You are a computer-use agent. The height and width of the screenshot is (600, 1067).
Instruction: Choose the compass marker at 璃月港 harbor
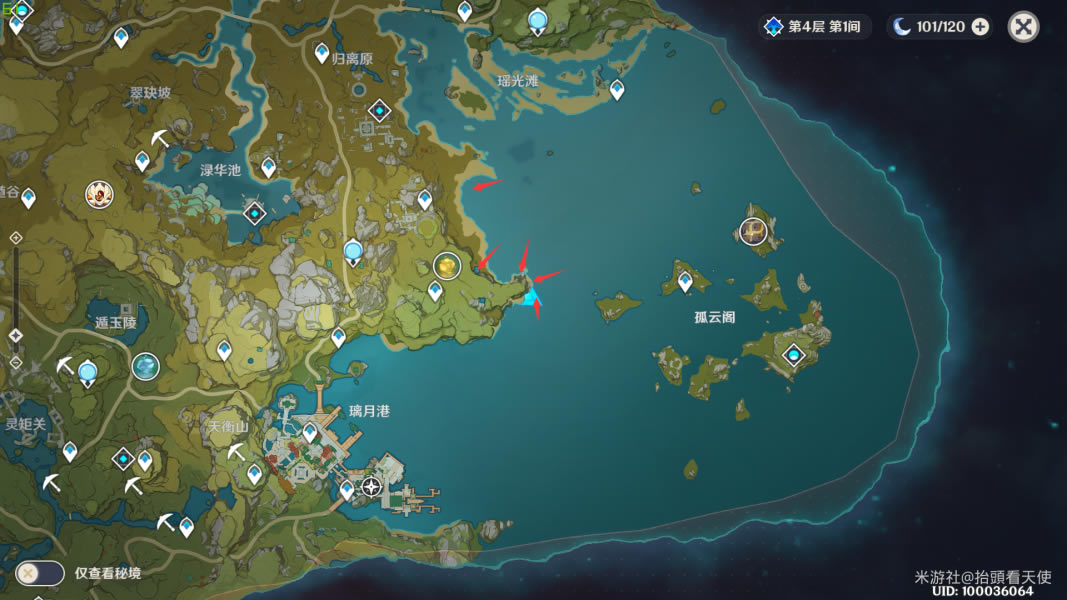coord(372,487)
